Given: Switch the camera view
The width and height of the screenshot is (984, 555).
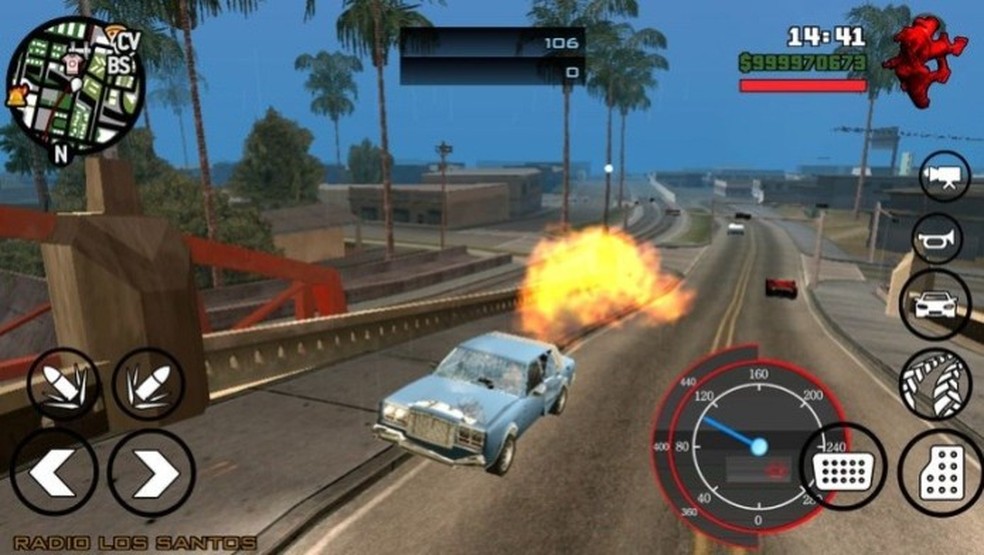Looking at the screenshot, I should point(944,176).
